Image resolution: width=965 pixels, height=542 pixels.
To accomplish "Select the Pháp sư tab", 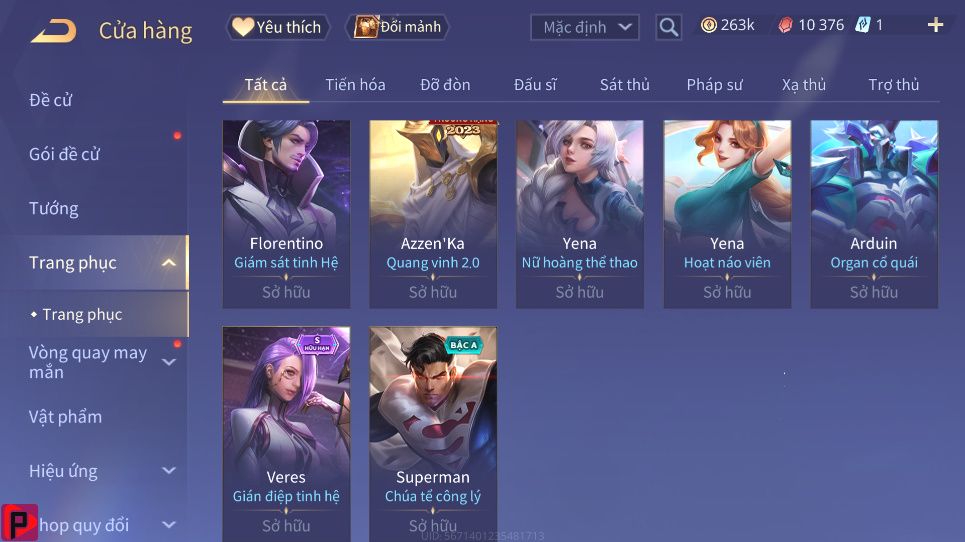I will 714,85.
